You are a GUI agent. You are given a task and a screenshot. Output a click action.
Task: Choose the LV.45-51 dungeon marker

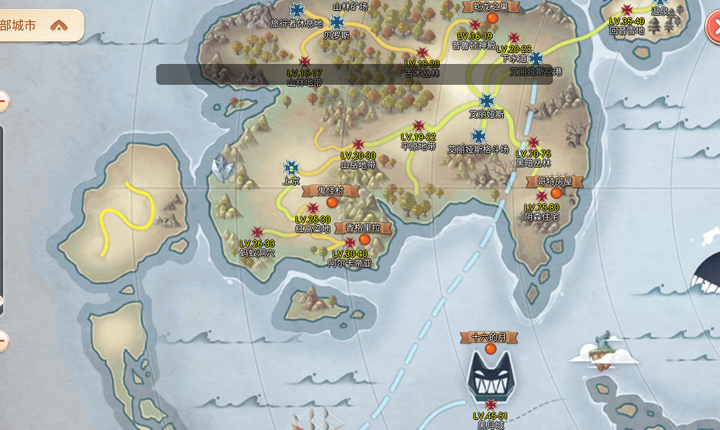(x=490, y=404)
